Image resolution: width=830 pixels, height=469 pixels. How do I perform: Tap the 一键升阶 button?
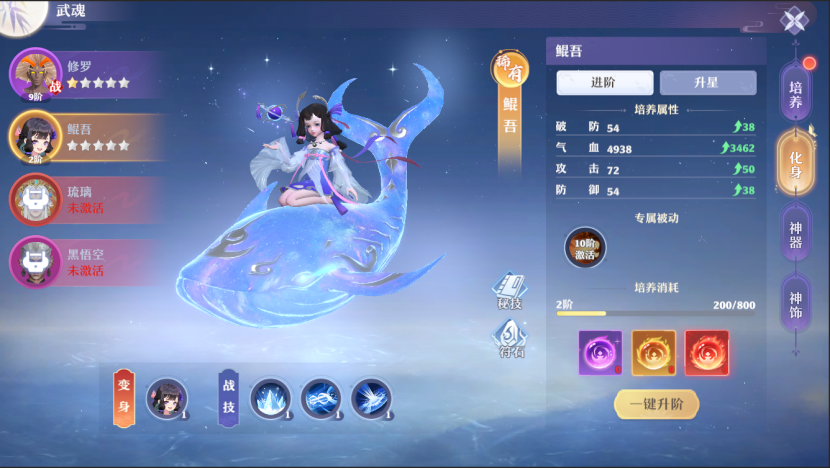[656, 404]
